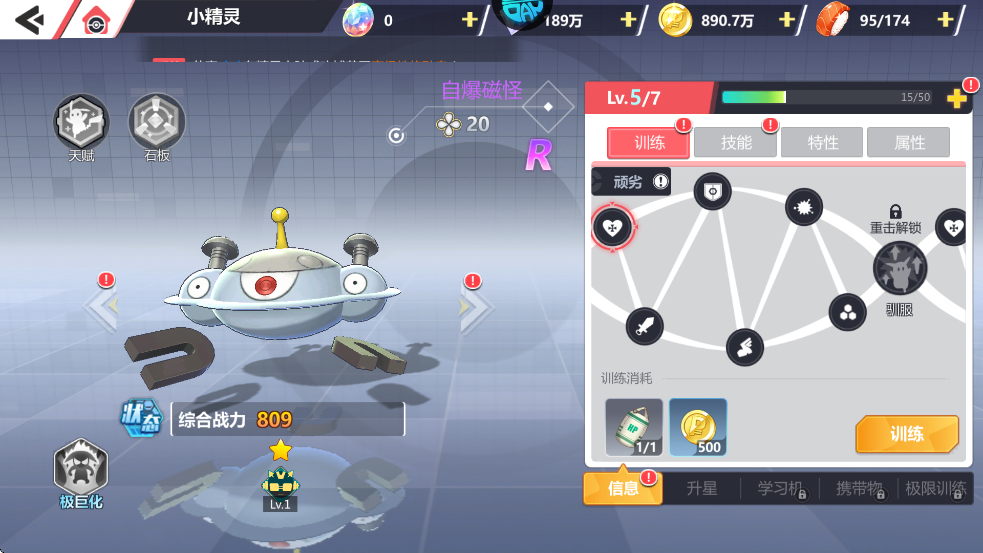This screenshot has width=983, height=553.
Task: Click the orange 训练 train button
Action: (x=906, y=434)
